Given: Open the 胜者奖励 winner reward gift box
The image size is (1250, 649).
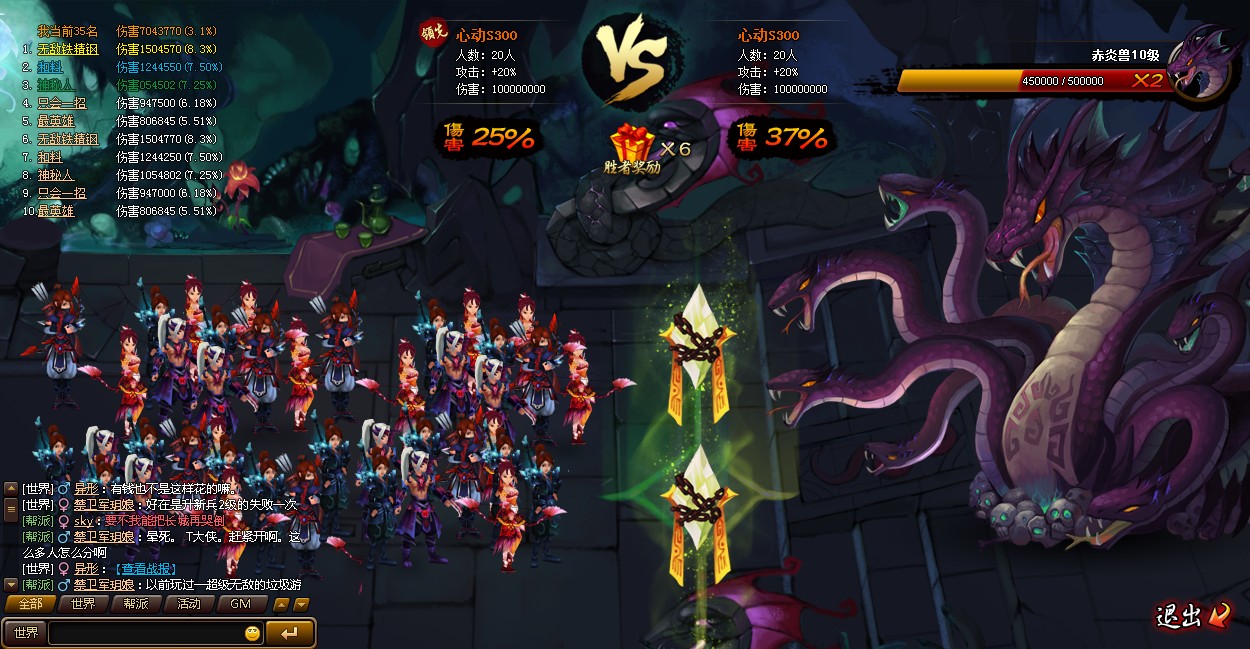Looking at the screenshot, I should point(634,146).
